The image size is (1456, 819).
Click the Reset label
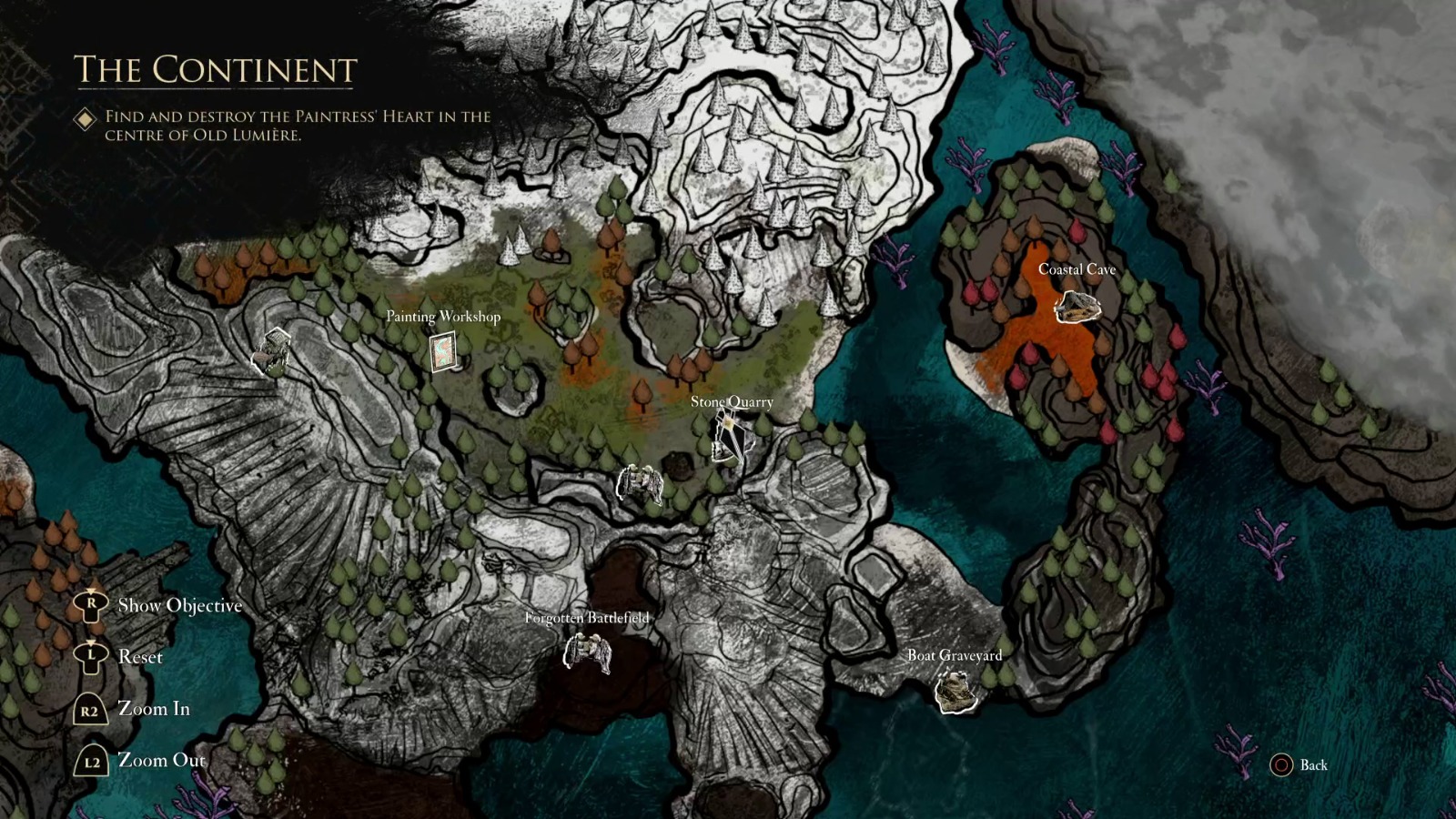141,656
